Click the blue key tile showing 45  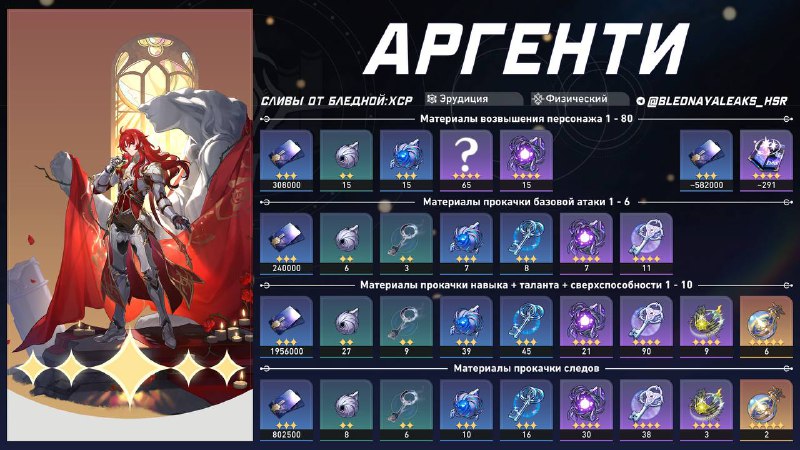pos(525,321)
